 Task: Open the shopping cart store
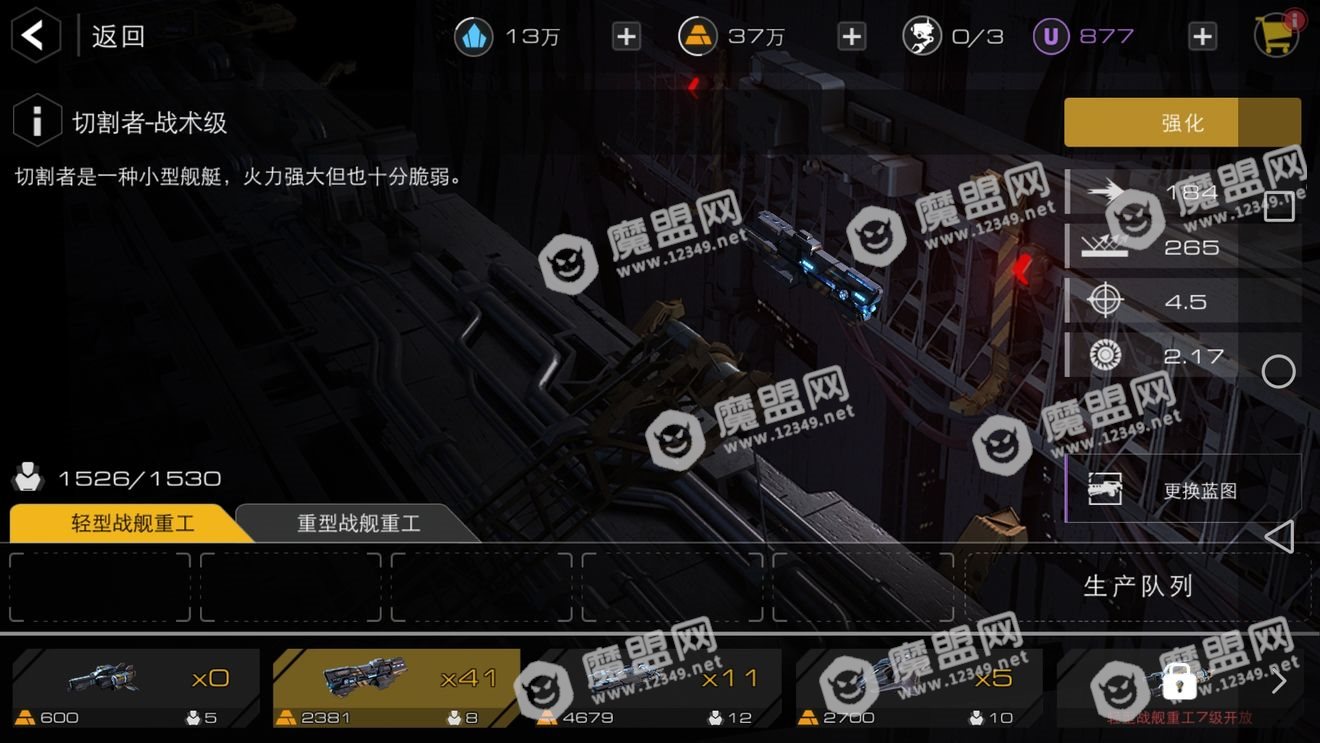coord(1275,36)
